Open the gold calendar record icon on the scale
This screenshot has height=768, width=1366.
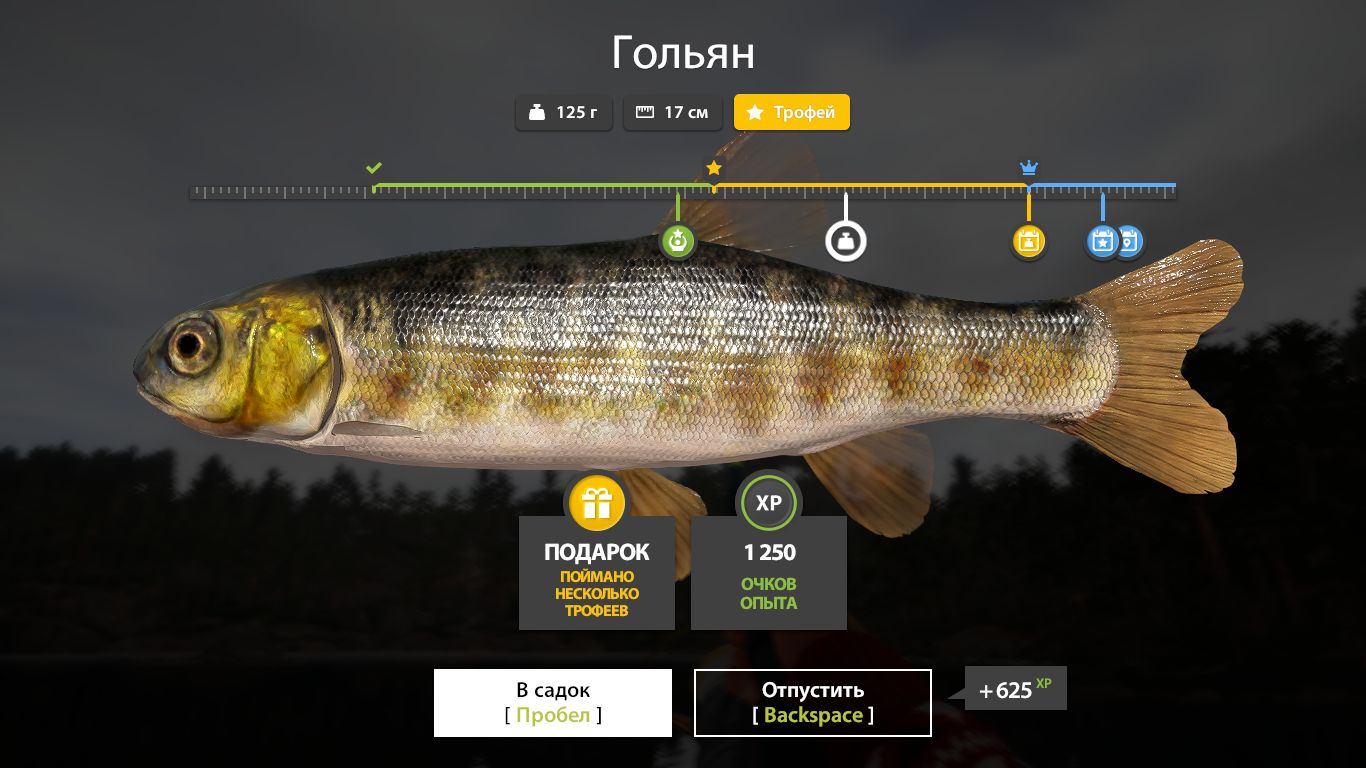1028,240
